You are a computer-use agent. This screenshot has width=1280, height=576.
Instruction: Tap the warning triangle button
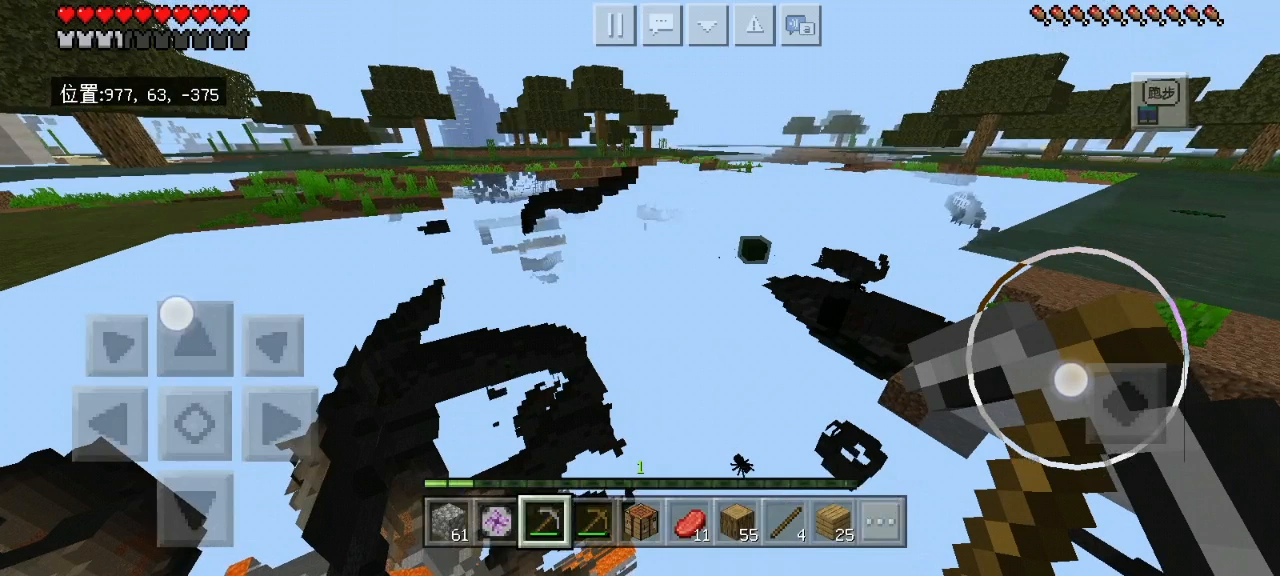pyautogui.click(x=755, y=25)
